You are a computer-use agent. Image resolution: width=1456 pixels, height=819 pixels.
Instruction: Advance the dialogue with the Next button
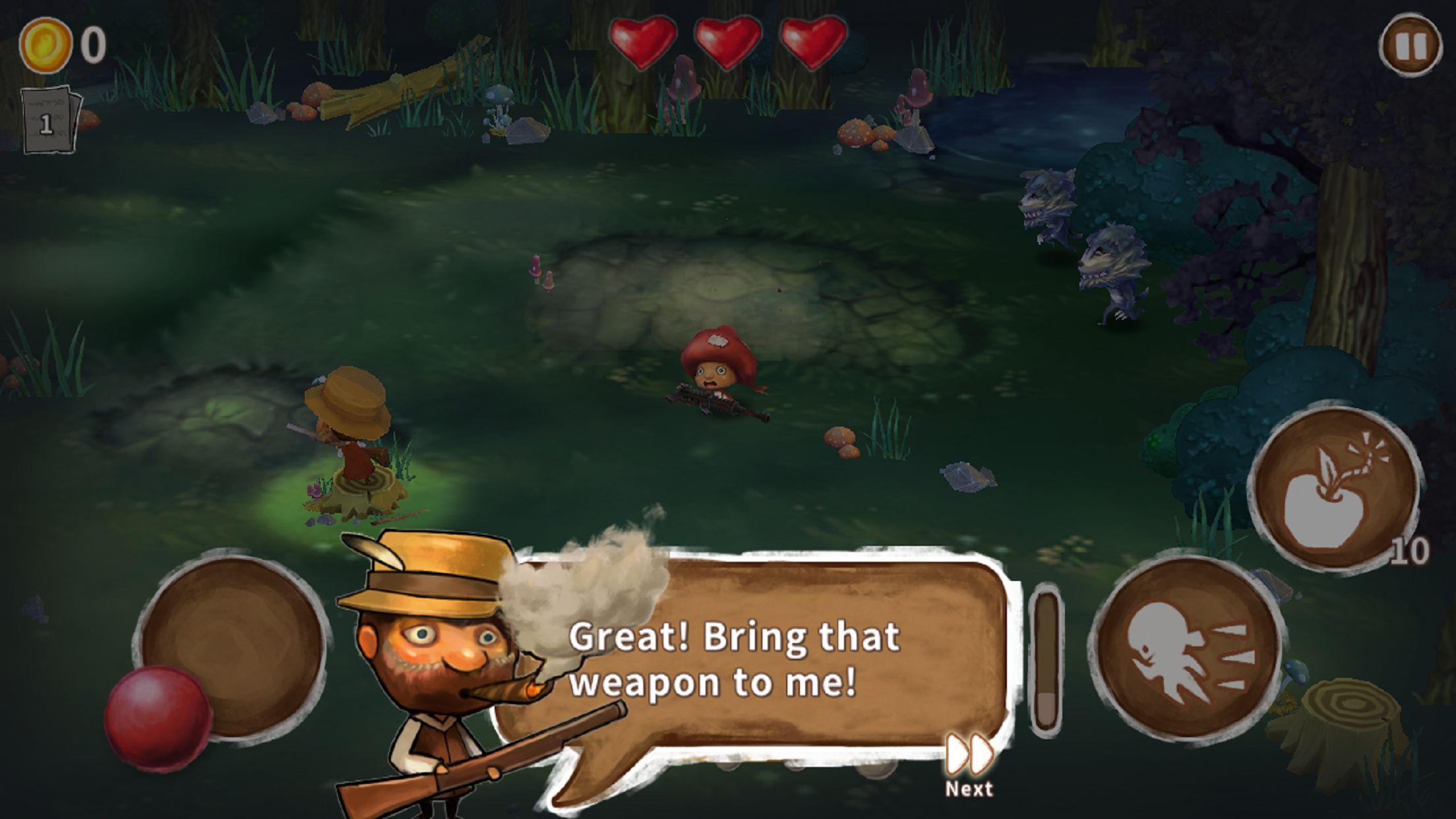click(969, 764)
